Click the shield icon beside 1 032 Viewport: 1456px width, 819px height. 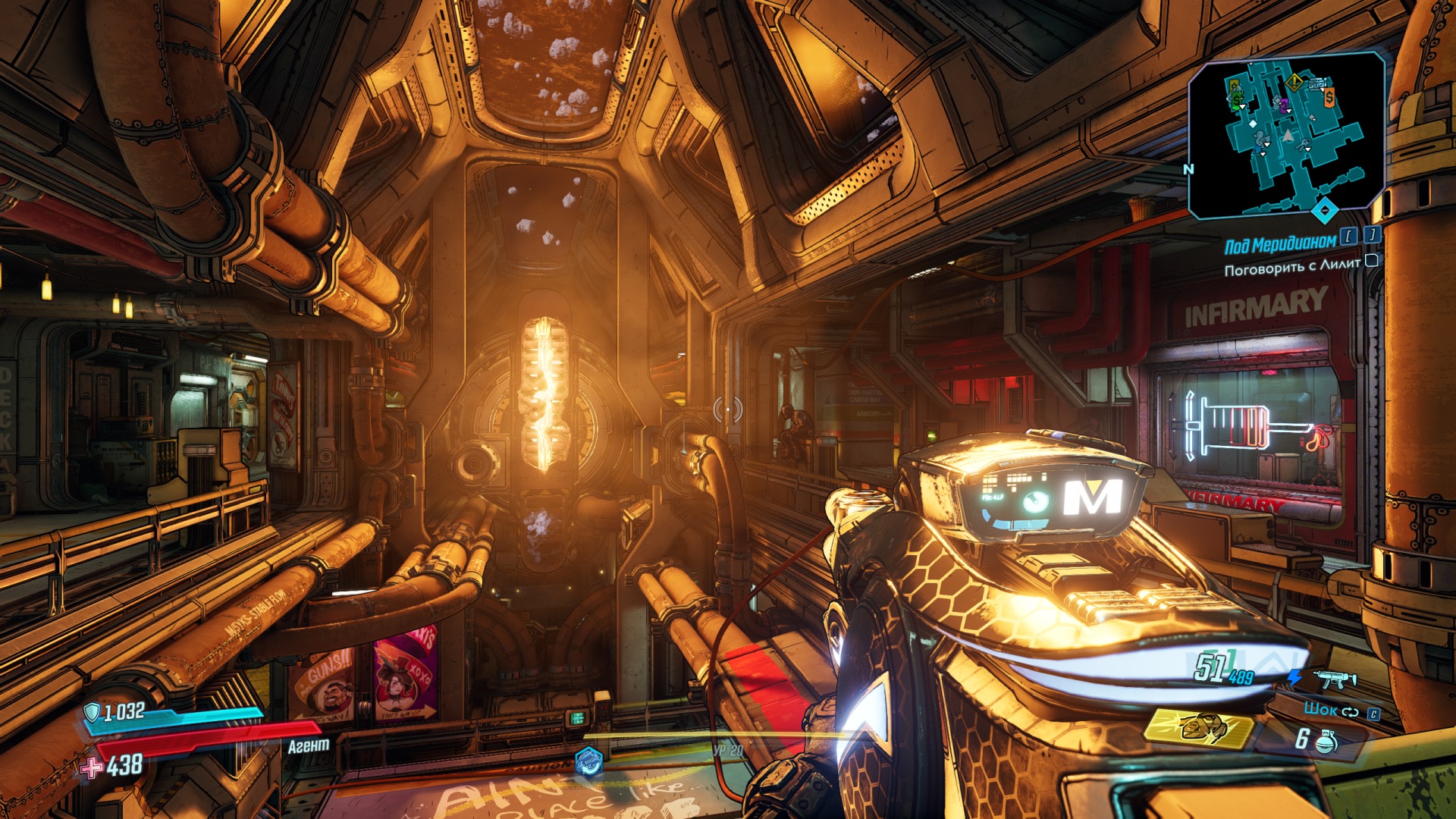92,712
